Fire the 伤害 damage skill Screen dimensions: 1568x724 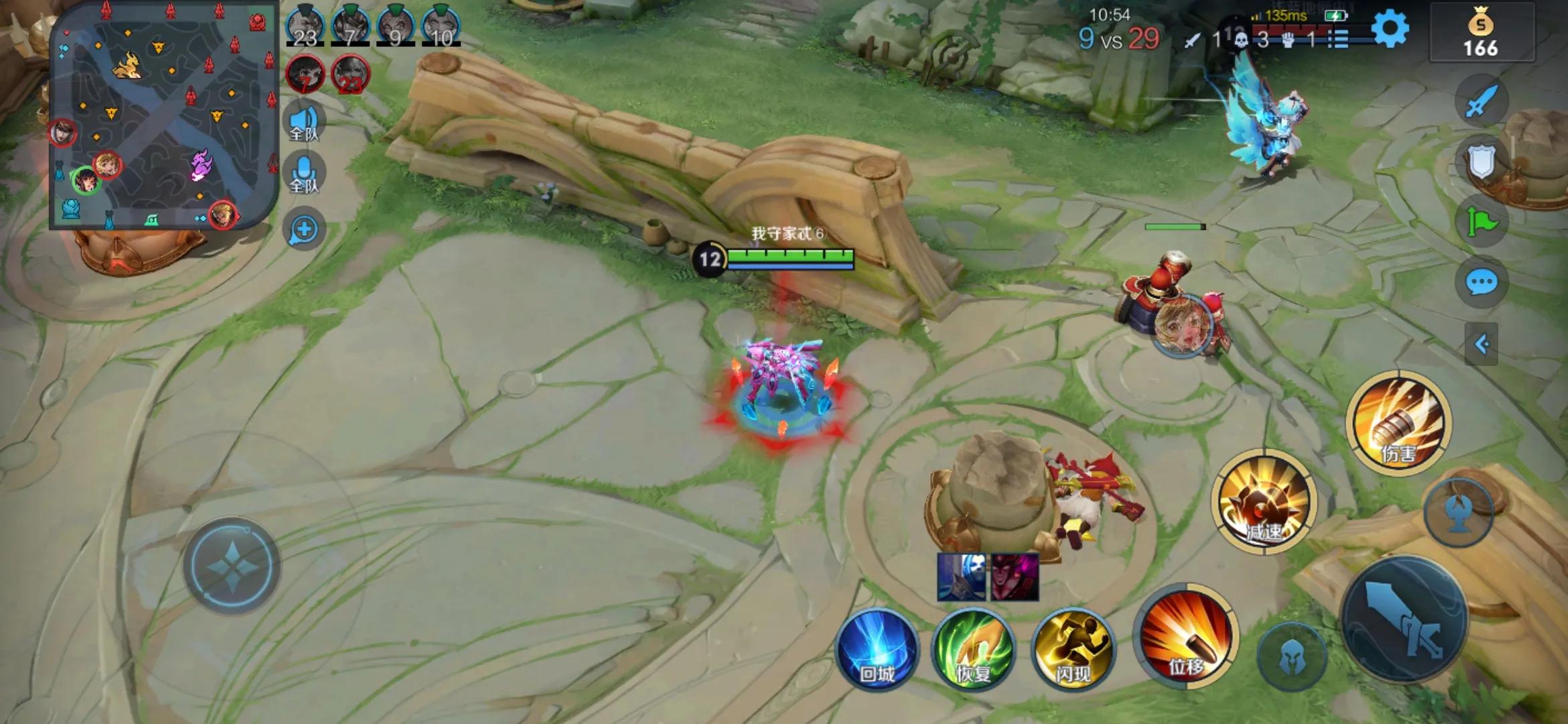(1398, 422)
